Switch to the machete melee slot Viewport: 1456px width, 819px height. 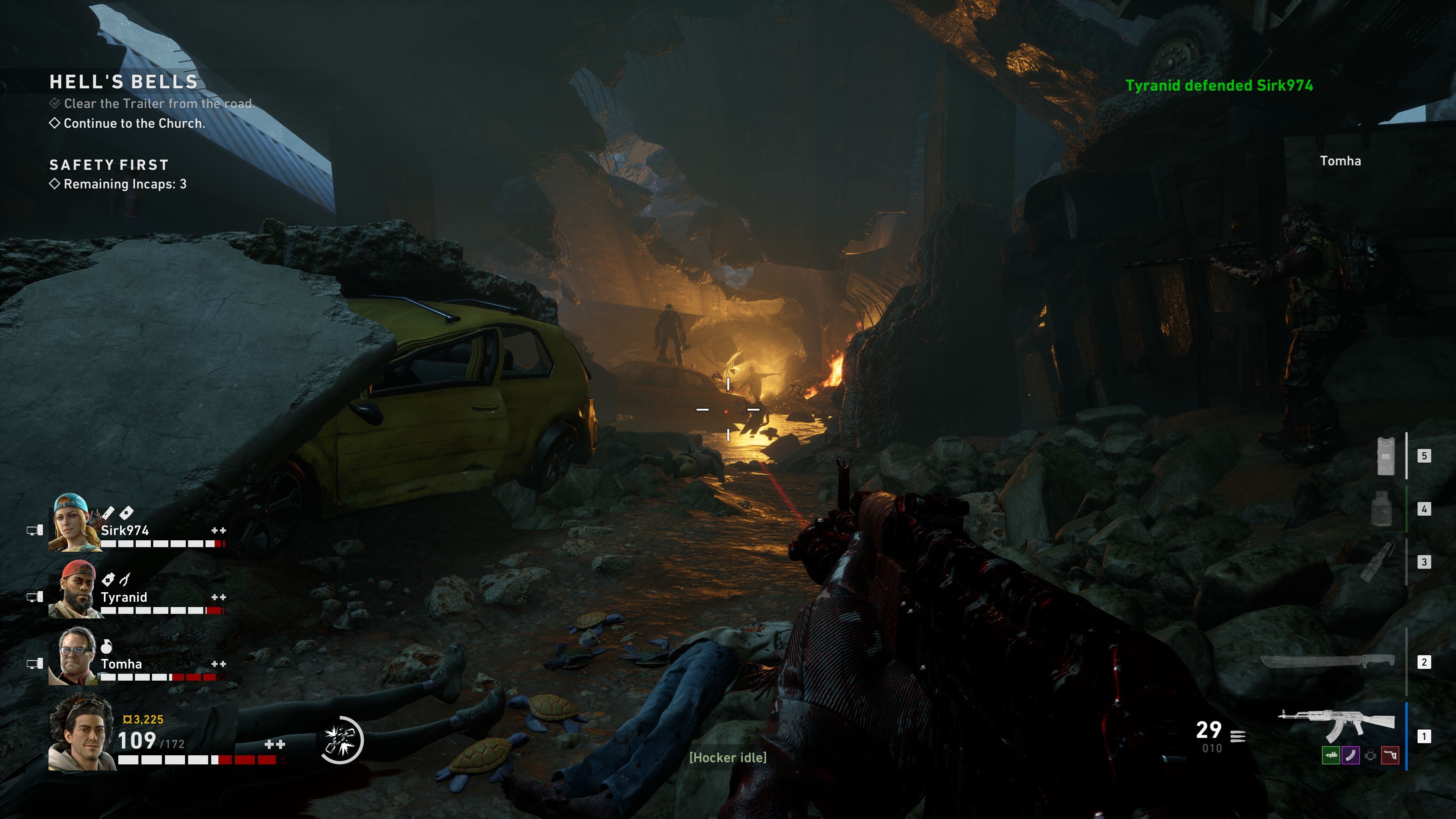[1327, 661]
